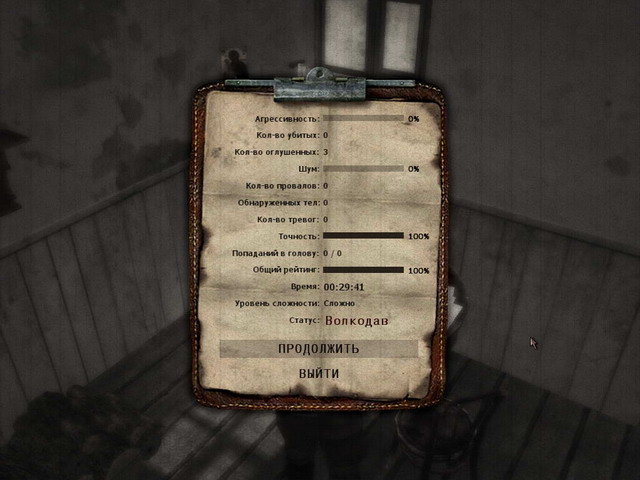Image resolution: width=640 pixels, height=480 pixels.
Task: Choose ВЫЙТИ to exit
Action: click(x=318, y=374)
